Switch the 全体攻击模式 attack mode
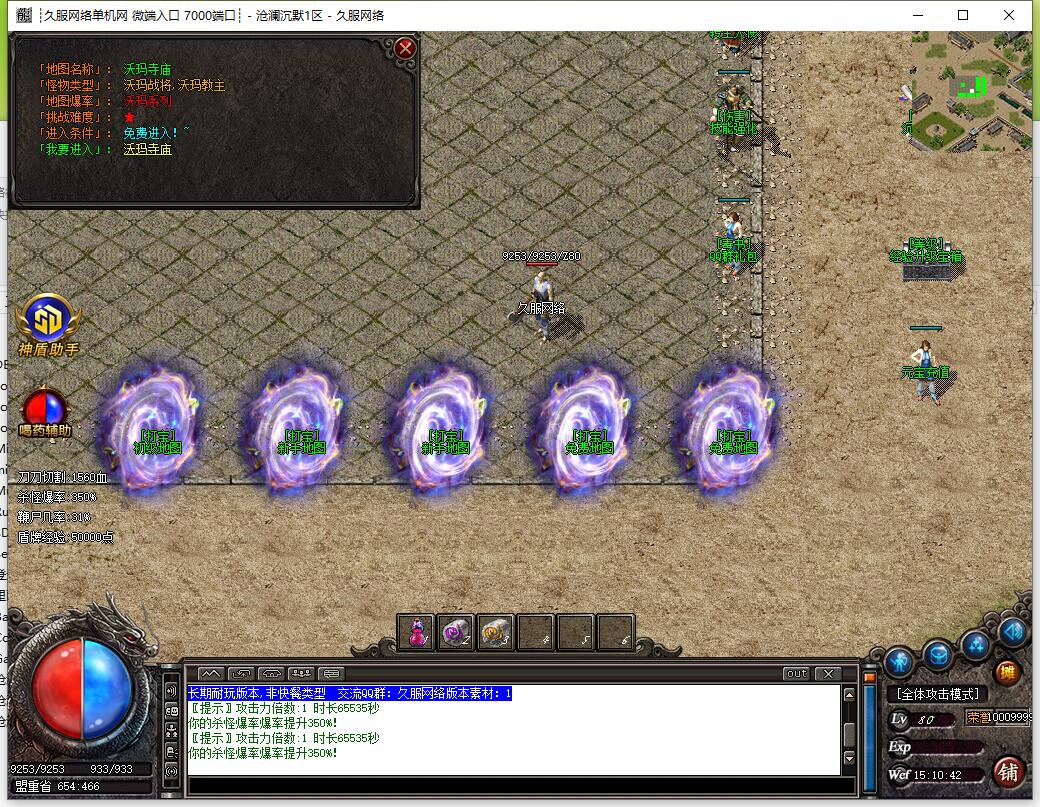Image resolution: width=1040 pixels, height=807 pixels. [x=937, y=694]
